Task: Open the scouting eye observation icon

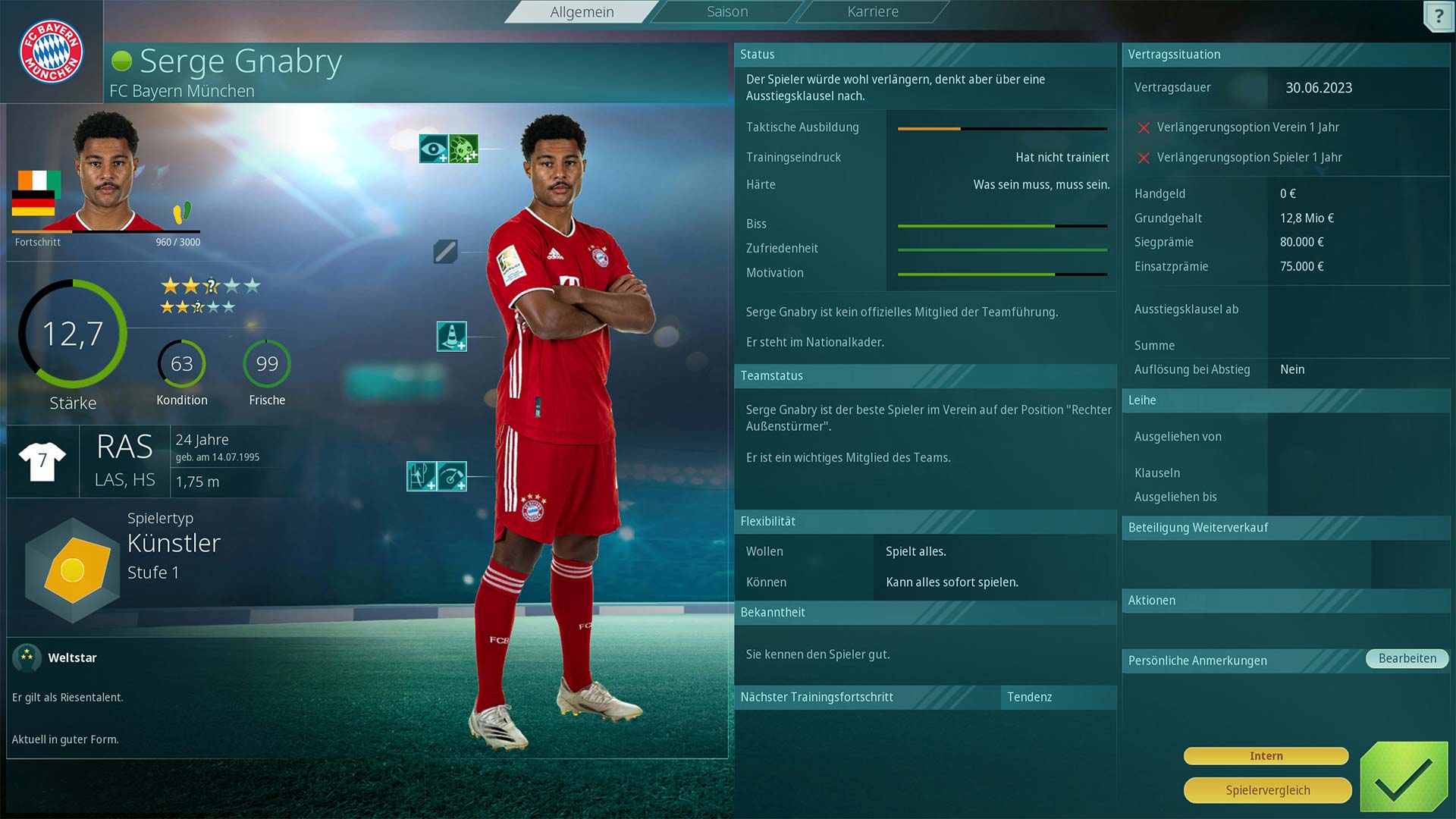Action: (434, 149)
